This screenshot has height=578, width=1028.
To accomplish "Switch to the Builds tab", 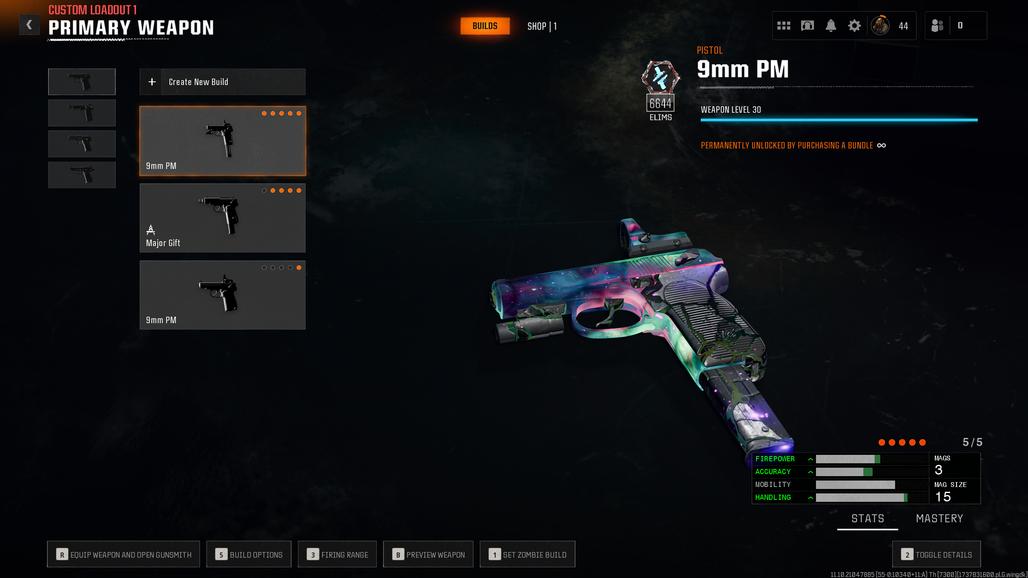I will point(485,26).
